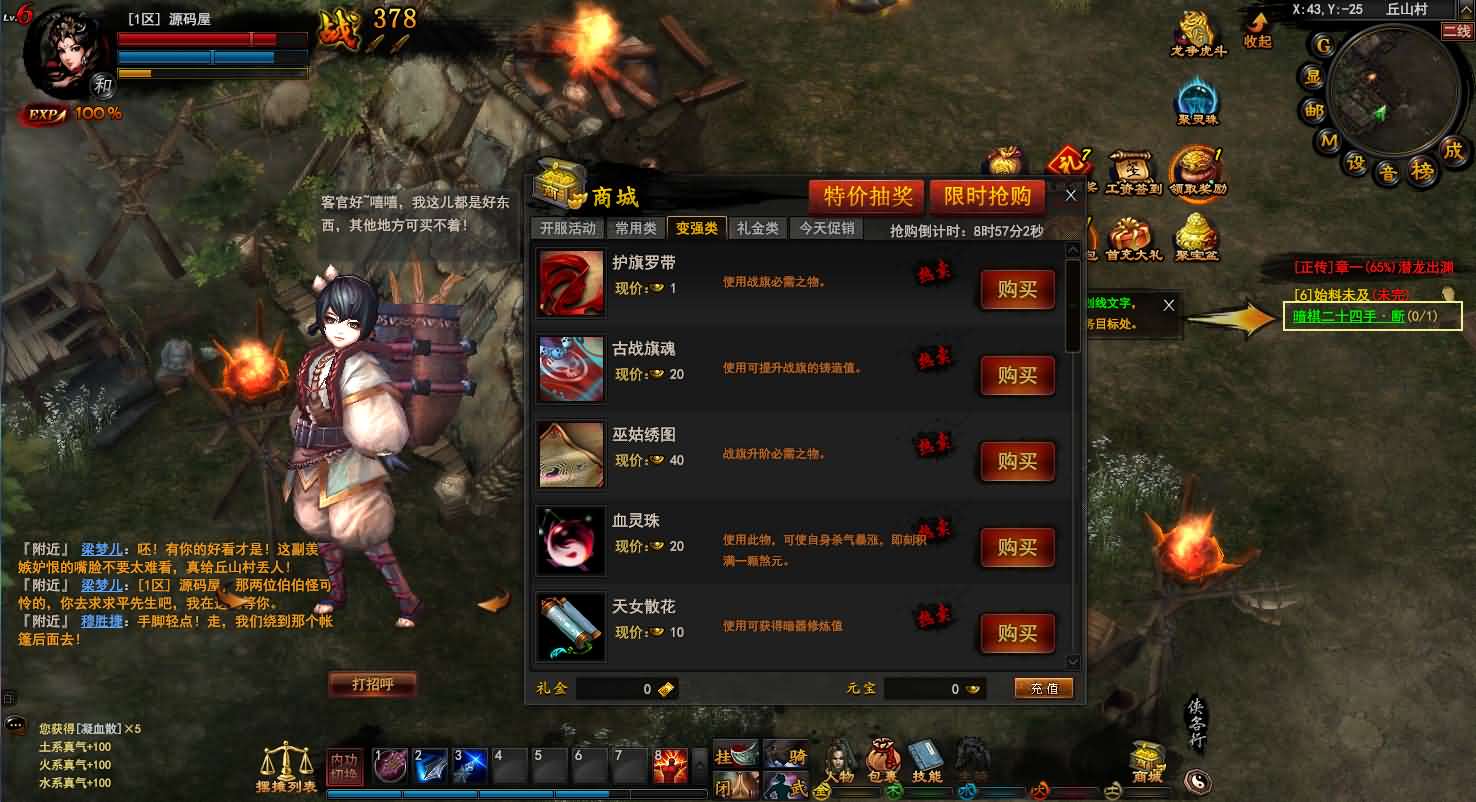Switch to the 礼金类 shop tab
The image size is (1476, 802).
[757, 227]
